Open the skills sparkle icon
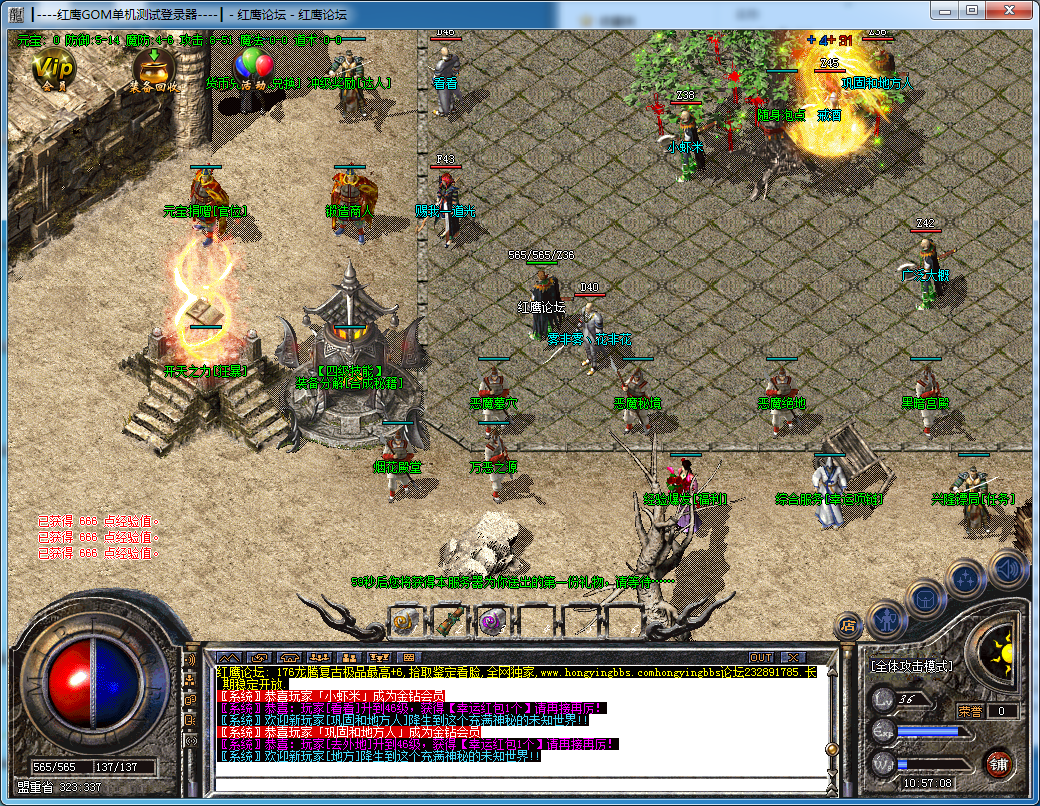Image resolution: width=1040 pixels, height=806 pixels. 967,579
